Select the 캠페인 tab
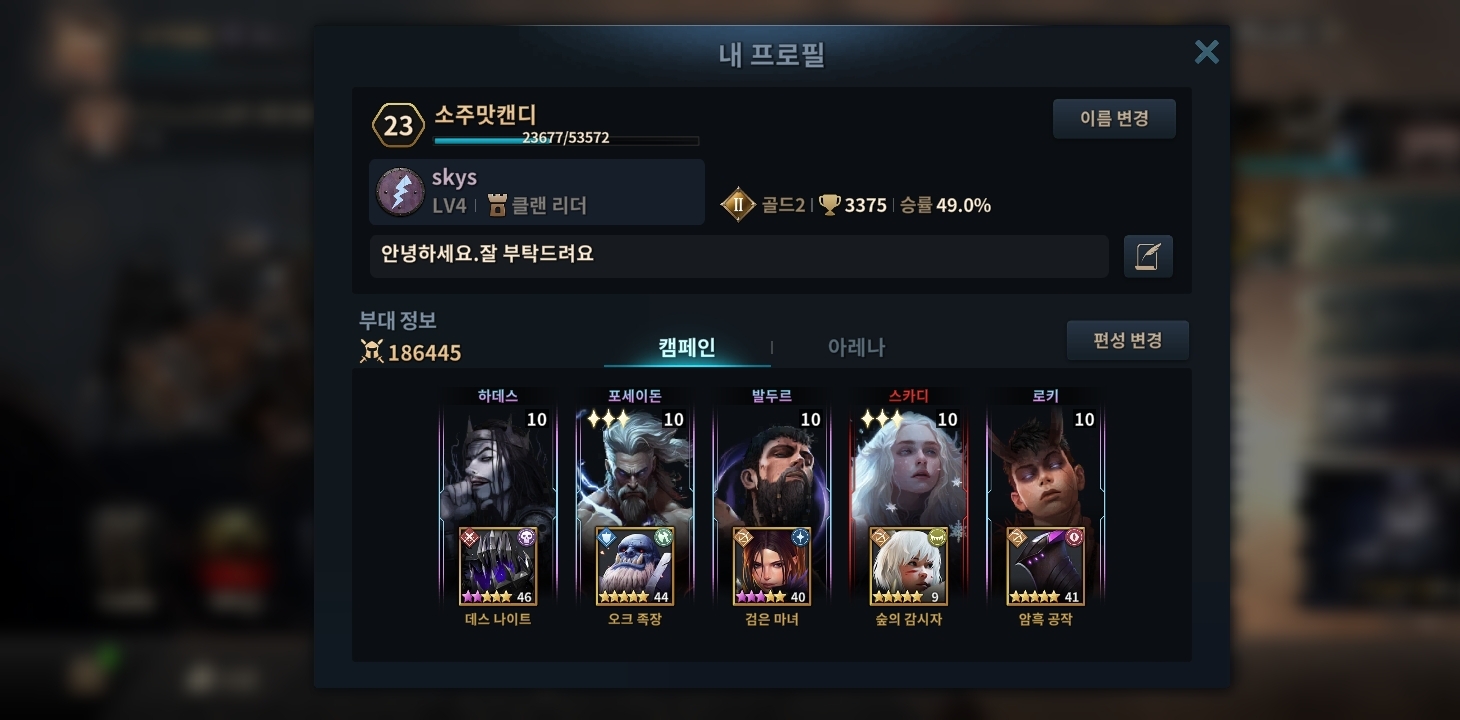 tap(687, 347)
